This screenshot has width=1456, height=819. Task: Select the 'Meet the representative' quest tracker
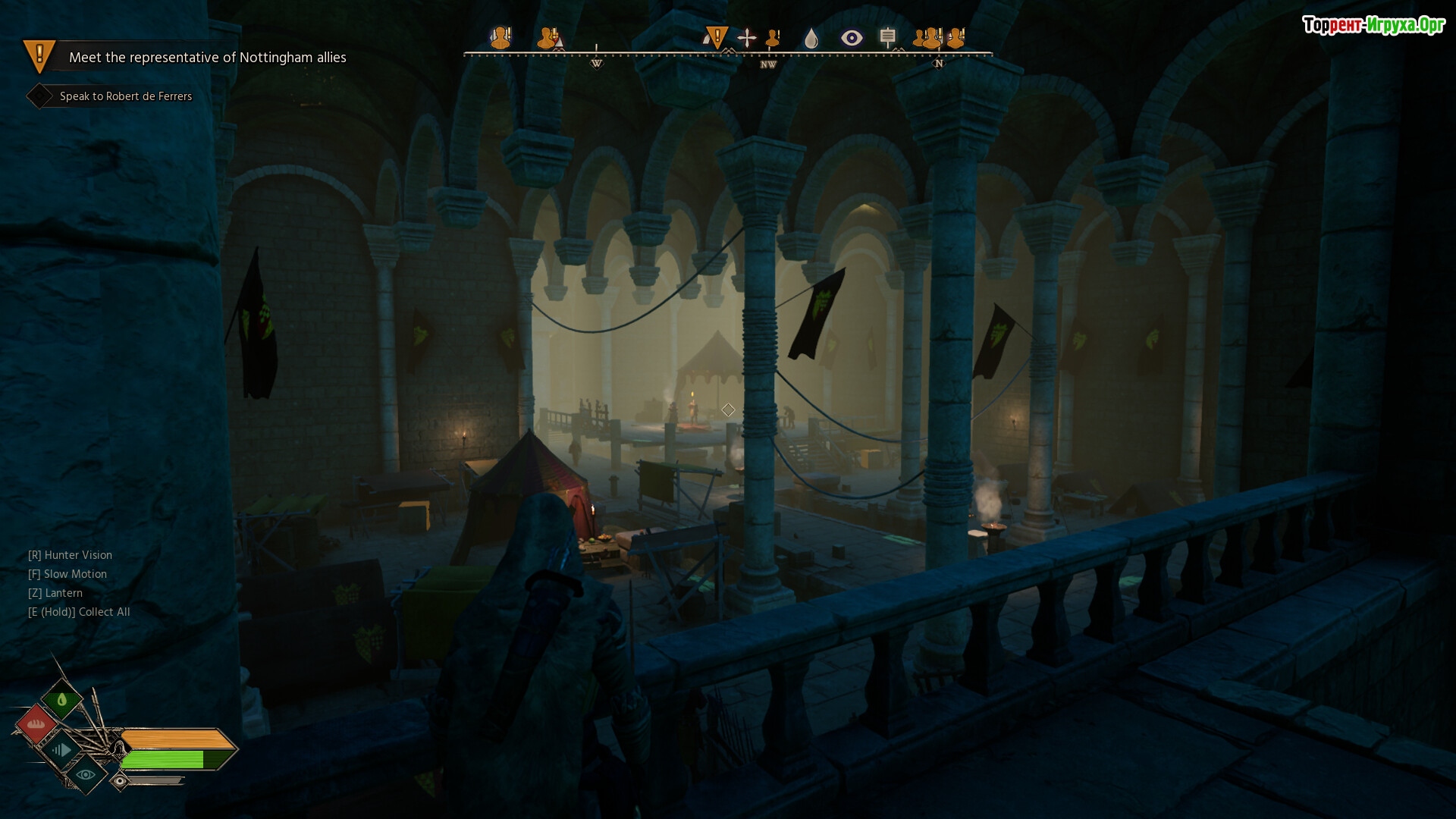pyautogui.click(x=207, y=58)
